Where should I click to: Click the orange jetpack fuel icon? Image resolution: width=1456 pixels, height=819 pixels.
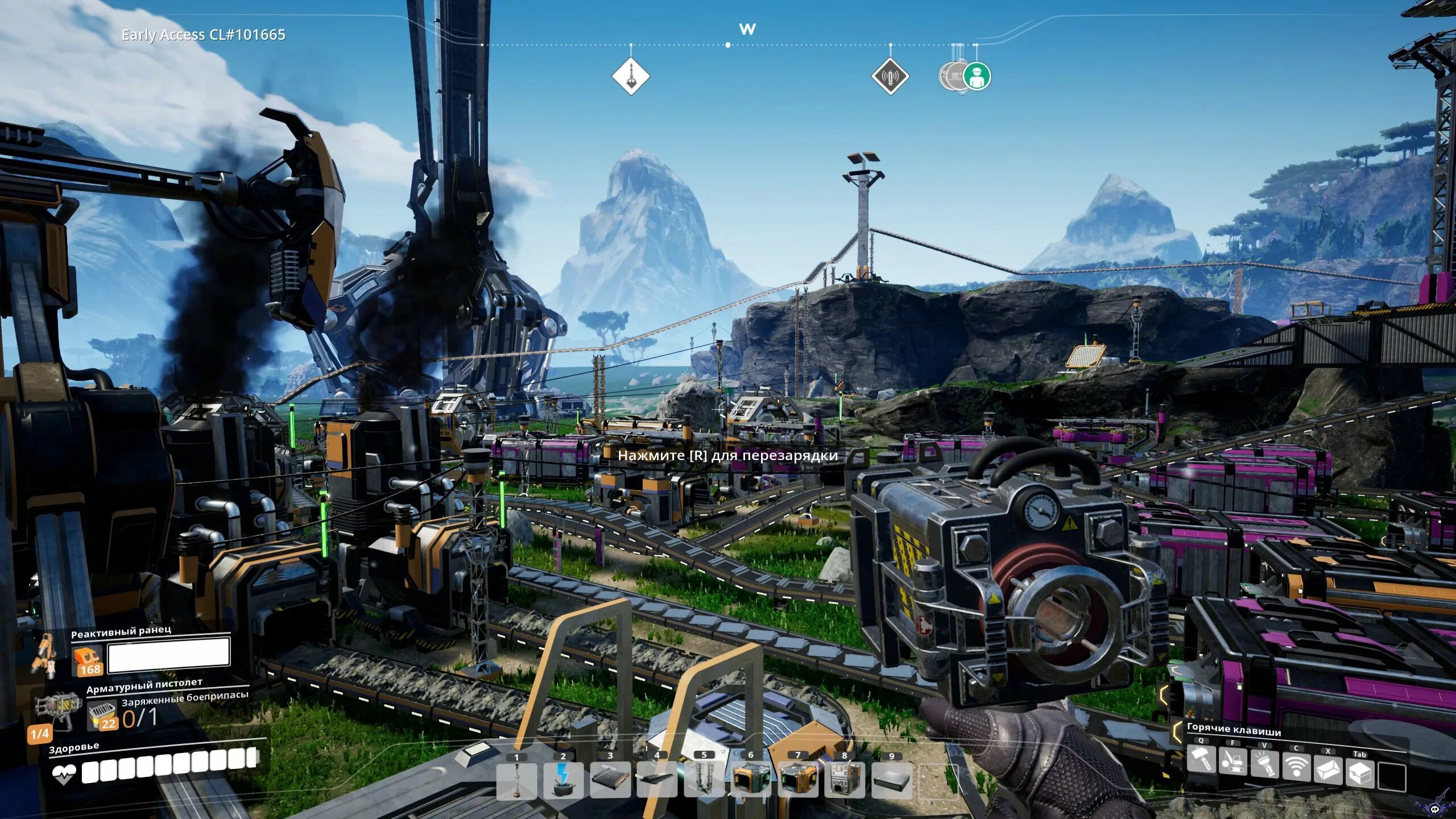87,661
